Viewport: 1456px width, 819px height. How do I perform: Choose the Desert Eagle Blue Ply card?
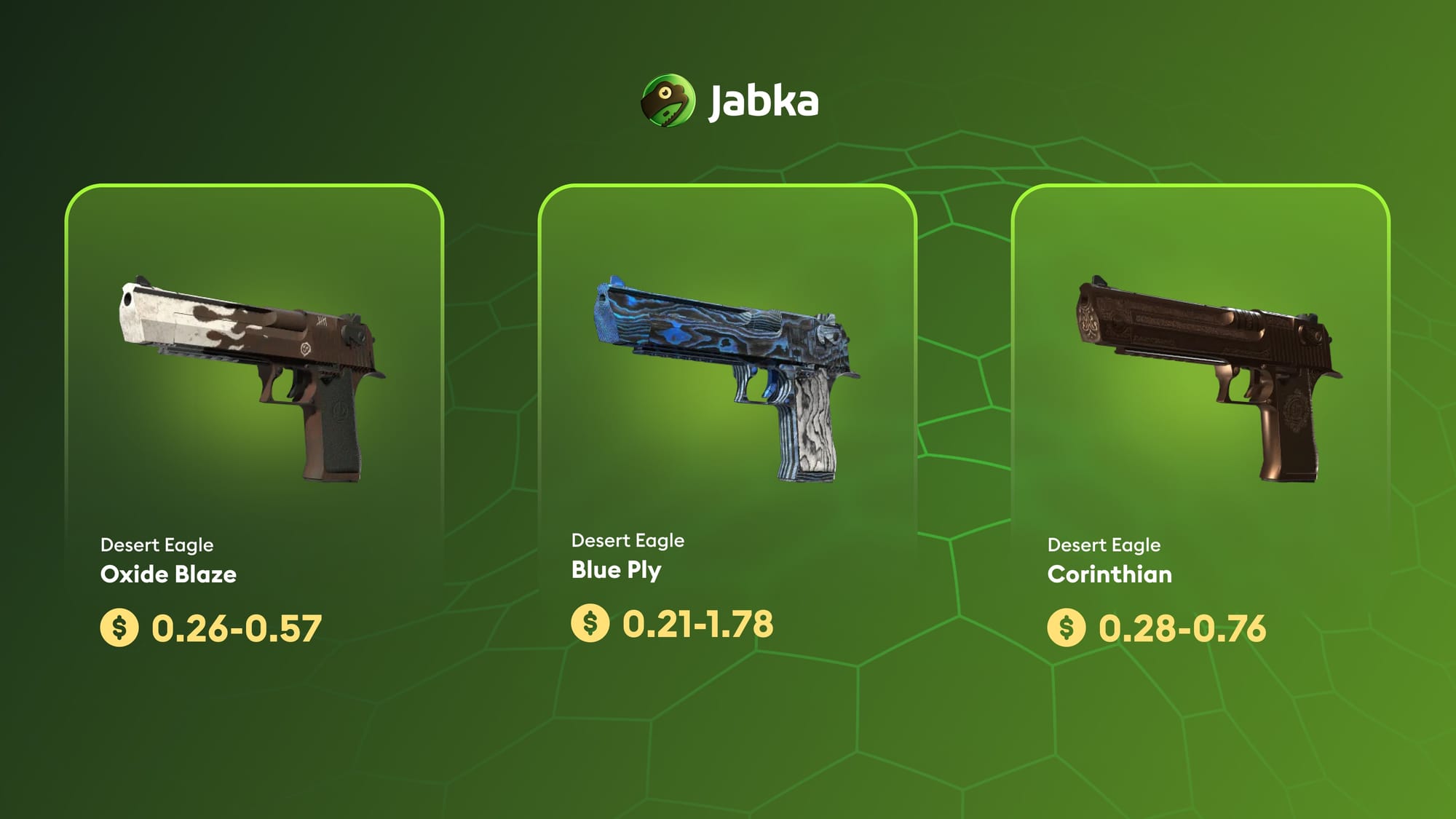tap(727, 422)
